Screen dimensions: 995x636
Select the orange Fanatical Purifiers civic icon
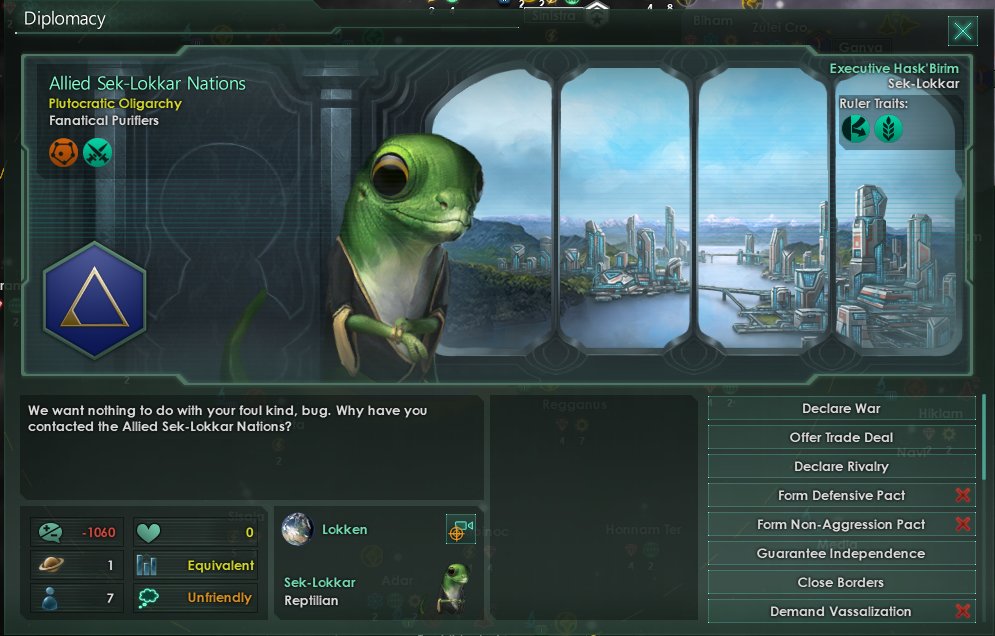point(64,152)
